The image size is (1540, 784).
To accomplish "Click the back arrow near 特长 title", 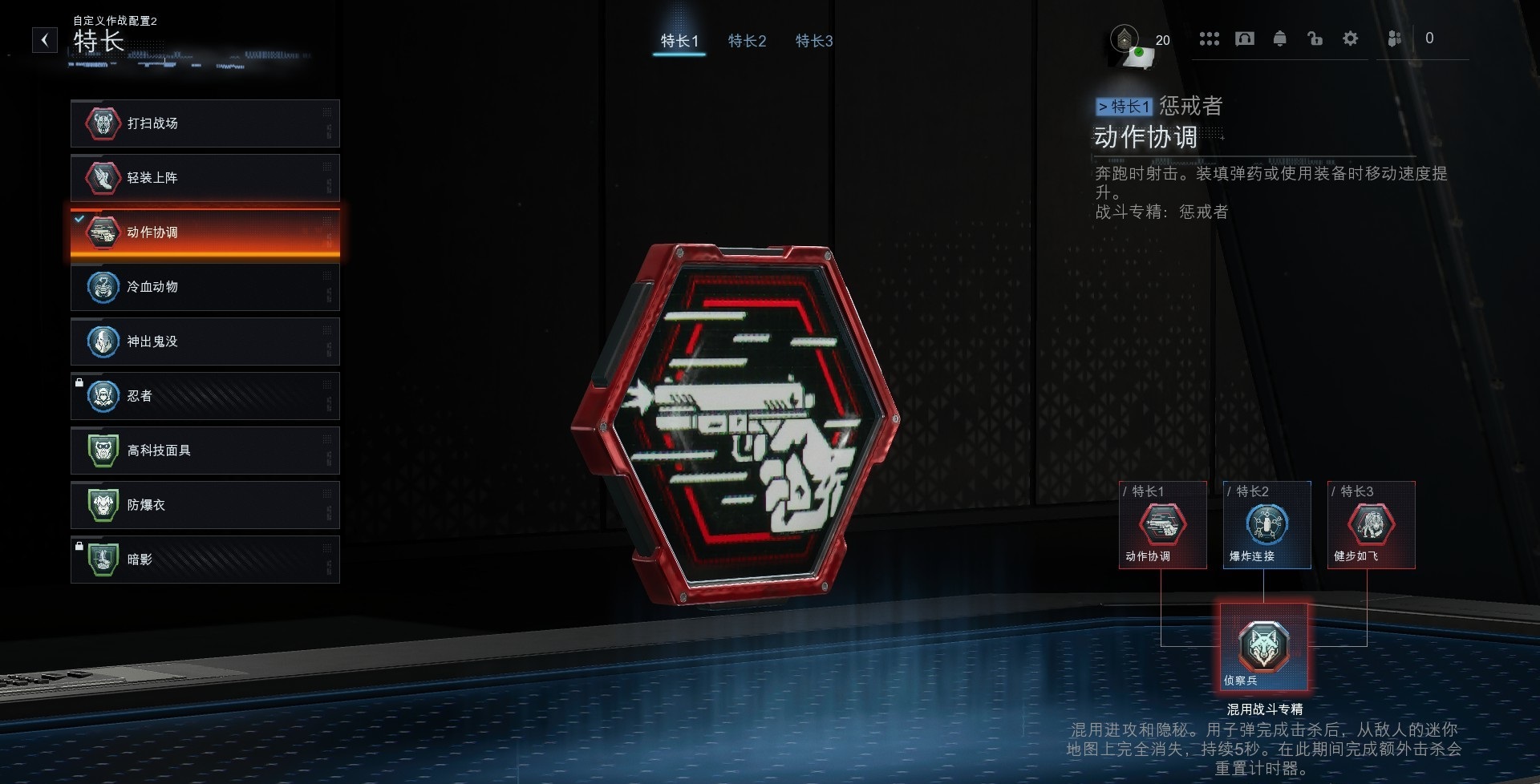I will click(45, 38).
